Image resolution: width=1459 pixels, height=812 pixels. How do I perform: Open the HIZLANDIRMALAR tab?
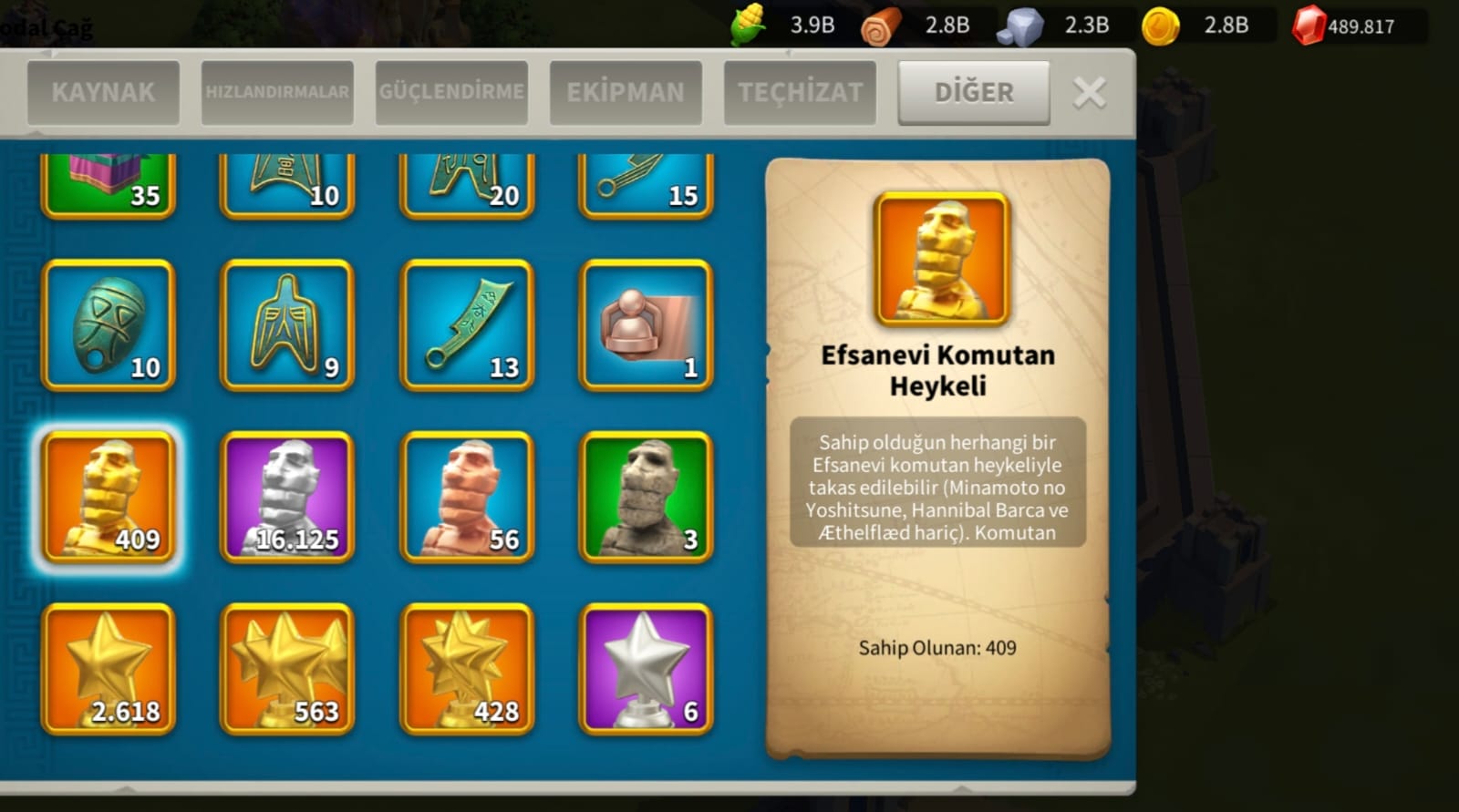[277, 92]
